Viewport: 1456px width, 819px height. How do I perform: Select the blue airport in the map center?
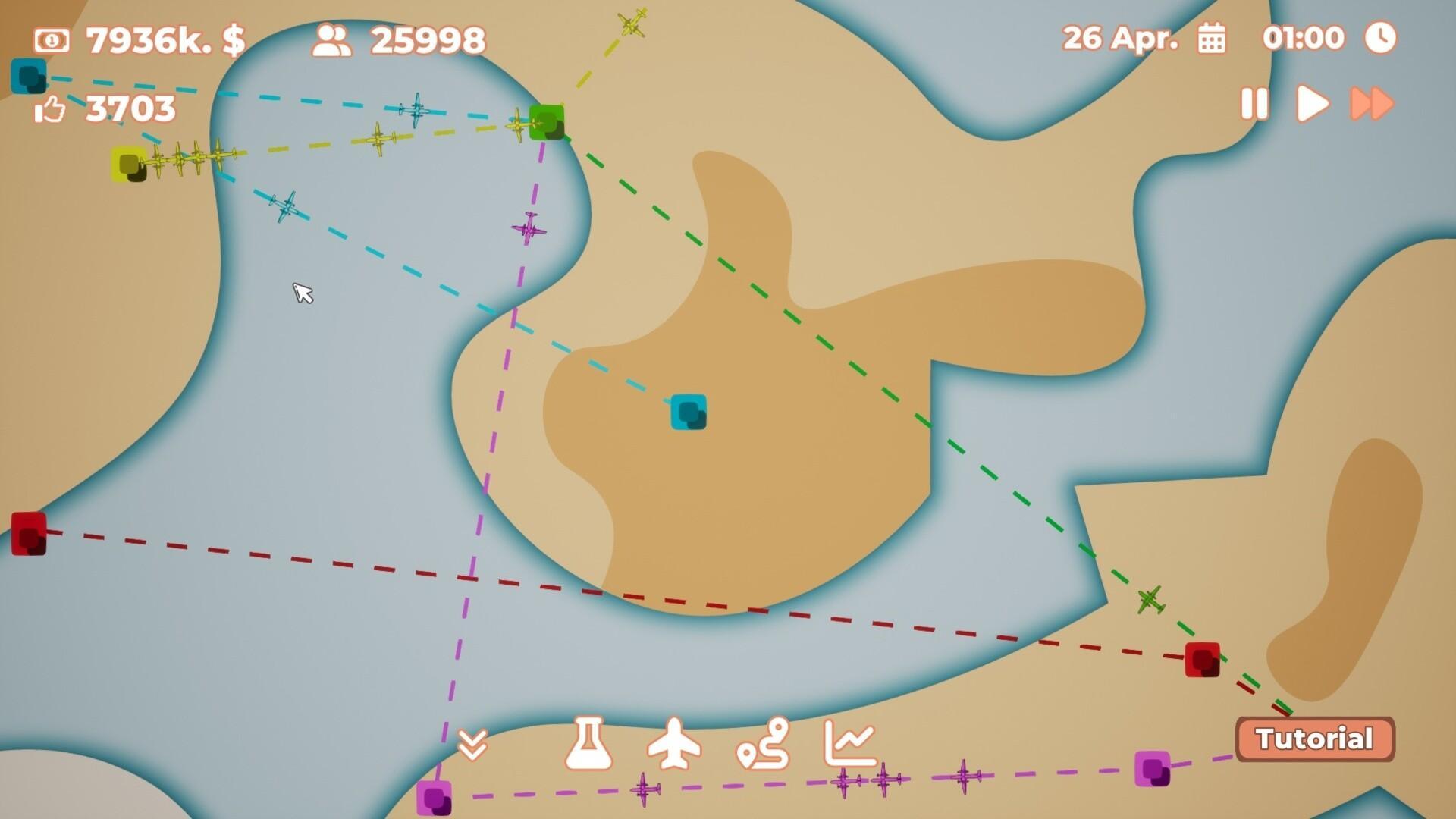689,413
